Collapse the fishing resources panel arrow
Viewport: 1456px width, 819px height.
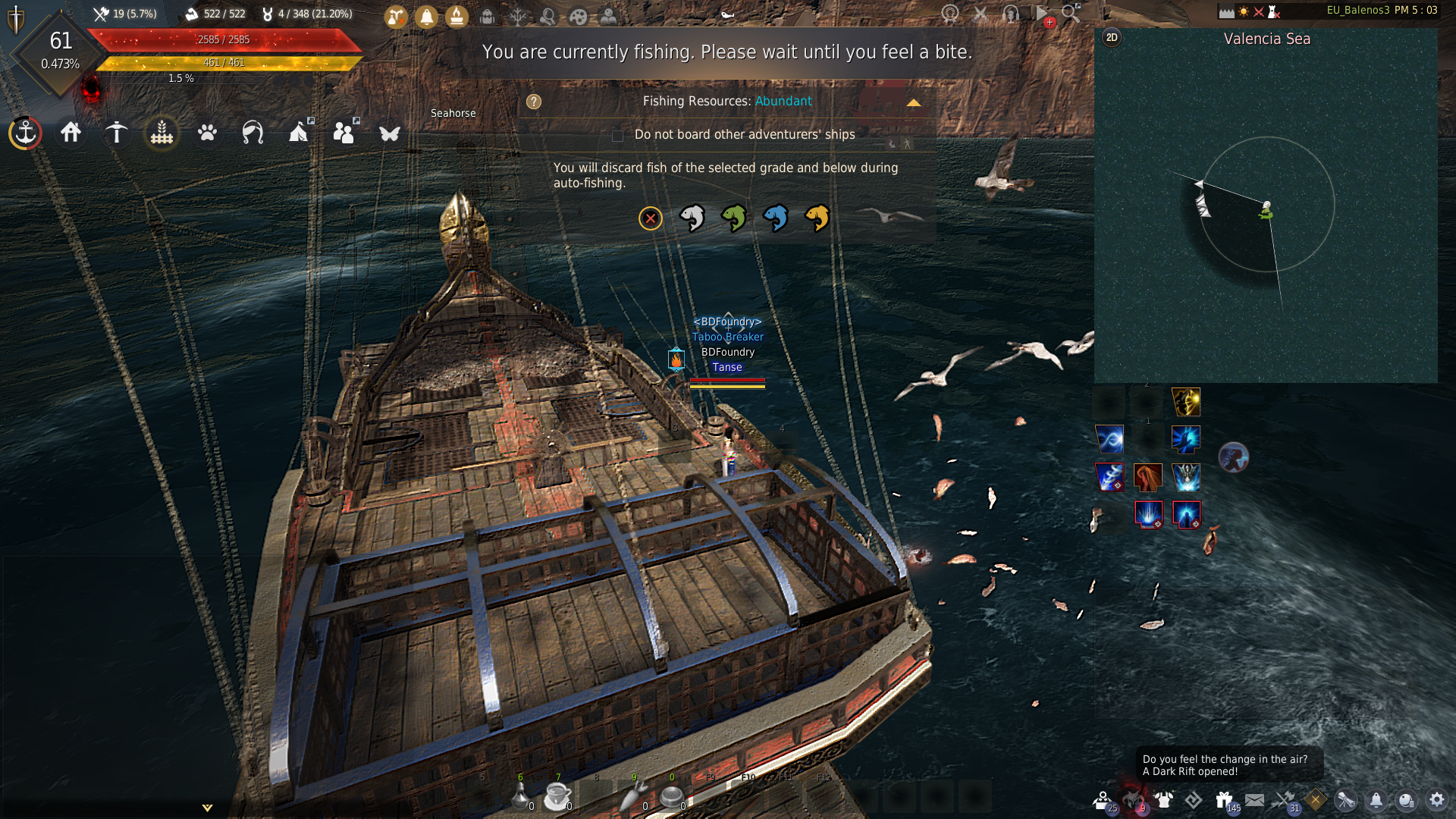coord(913,102)
